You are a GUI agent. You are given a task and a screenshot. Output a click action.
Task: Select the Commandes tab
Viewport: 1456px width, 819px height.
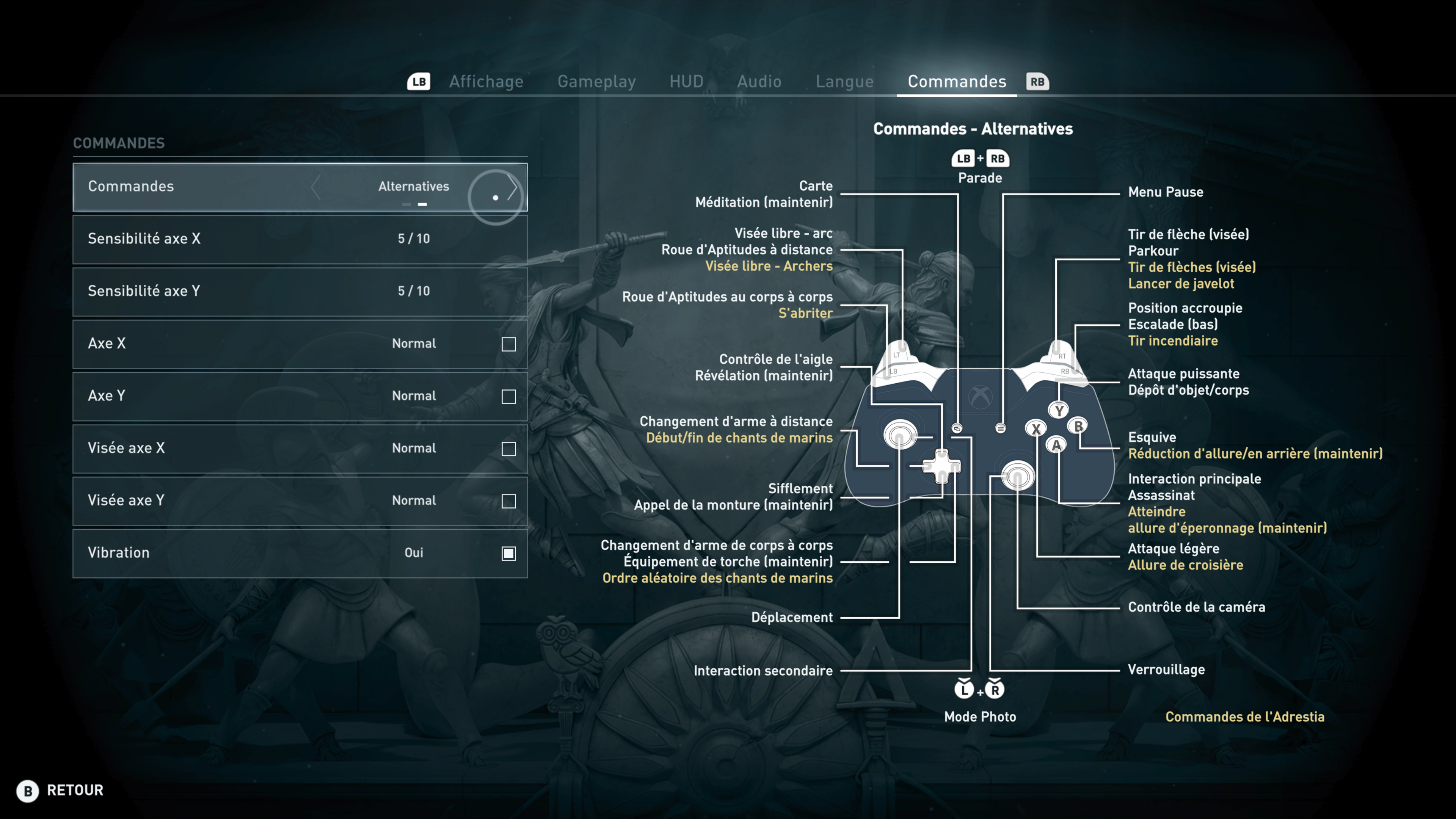(x=956, y=82)
